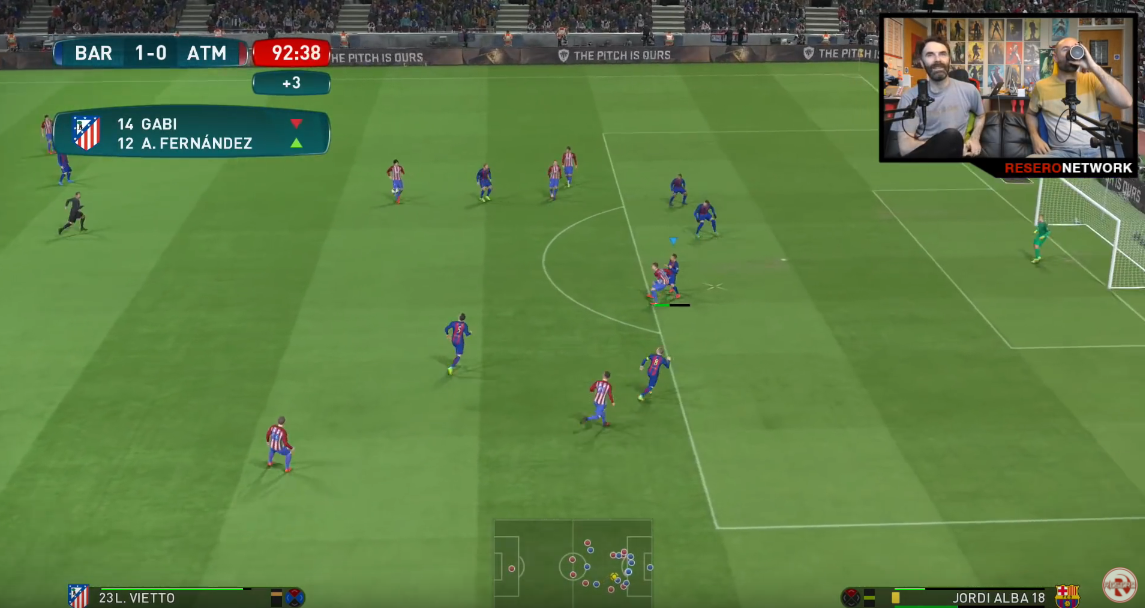Click the Barcelona crest beside Jordi Alba

point(1067,596)
